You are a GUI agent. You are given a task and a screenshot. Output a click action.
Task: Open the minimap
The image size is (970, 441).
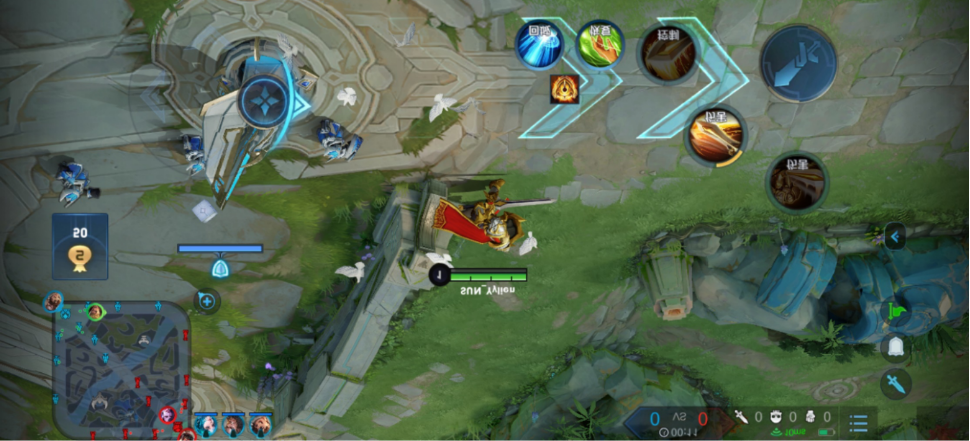(120, 368)
